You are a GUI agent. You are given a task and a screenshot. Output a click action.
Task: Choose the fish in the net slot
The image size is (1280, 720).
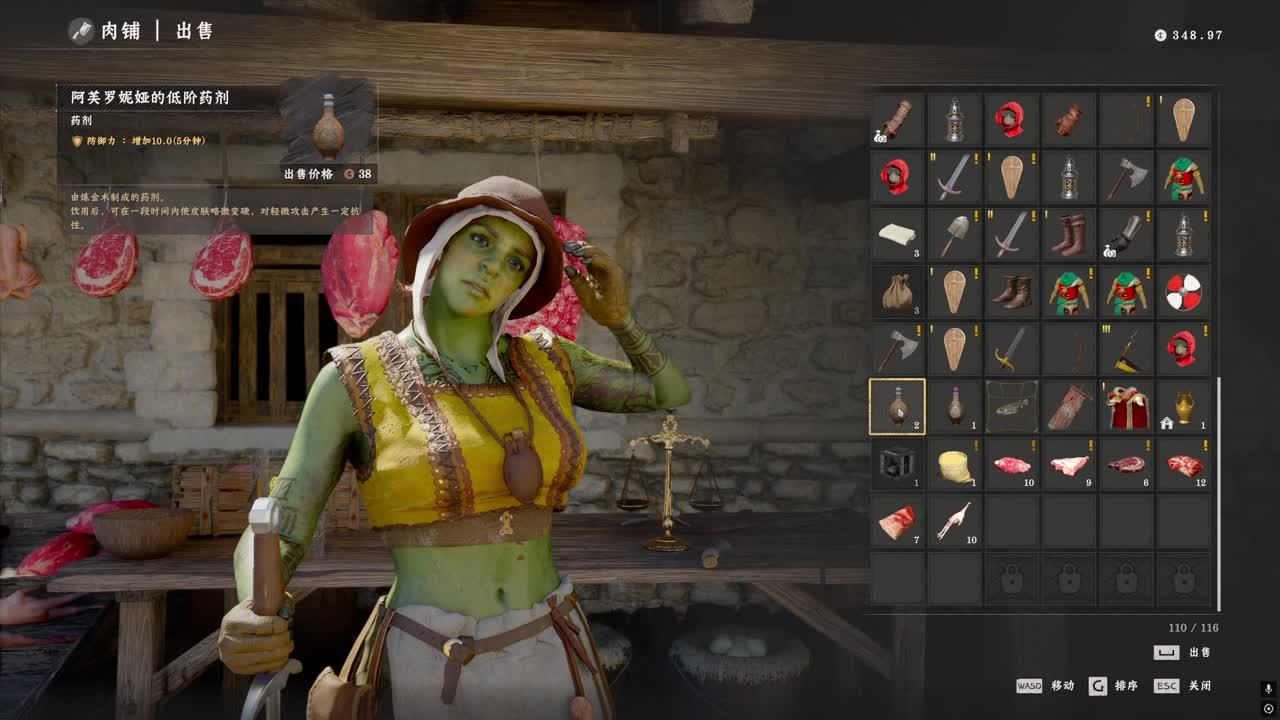click(x=1012, y=406)
